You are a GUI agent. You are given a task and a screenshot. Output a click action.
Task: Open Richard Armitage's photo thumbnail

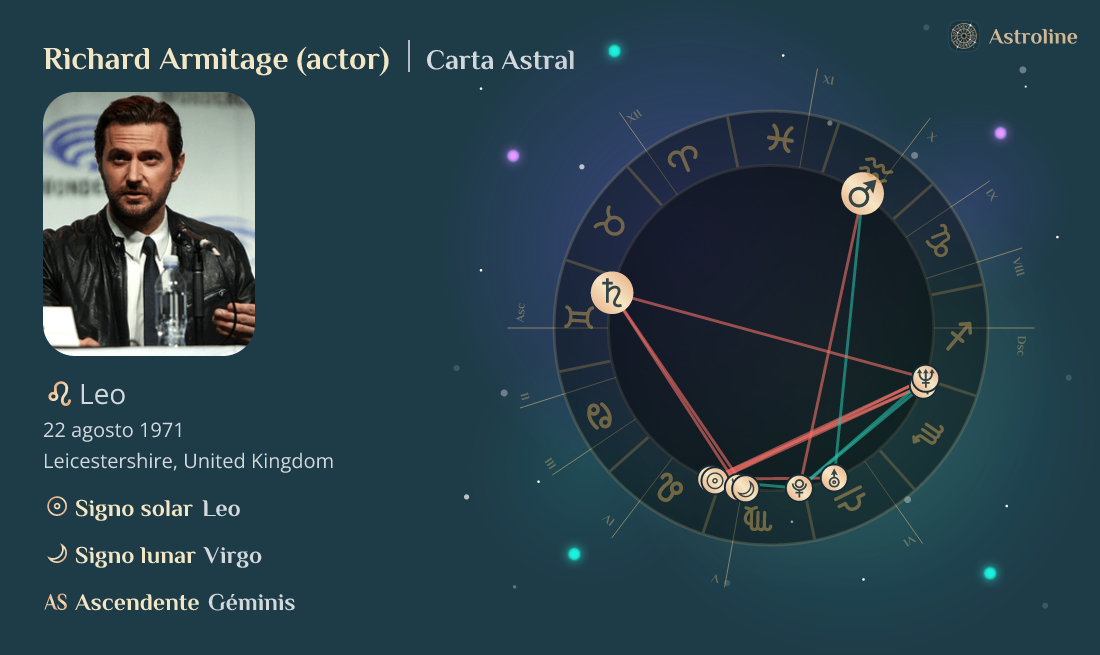149,224
